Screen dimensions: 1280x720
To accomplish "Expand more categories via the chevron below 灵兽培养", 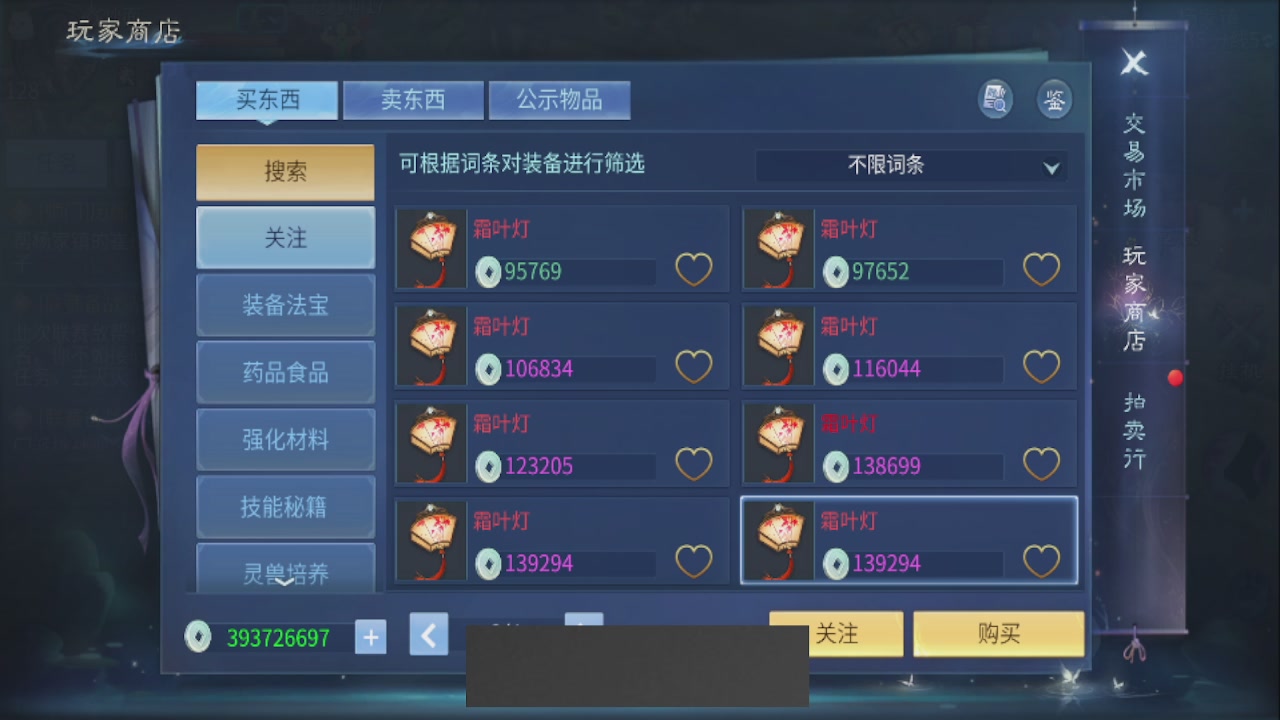I will click(285, 583).
